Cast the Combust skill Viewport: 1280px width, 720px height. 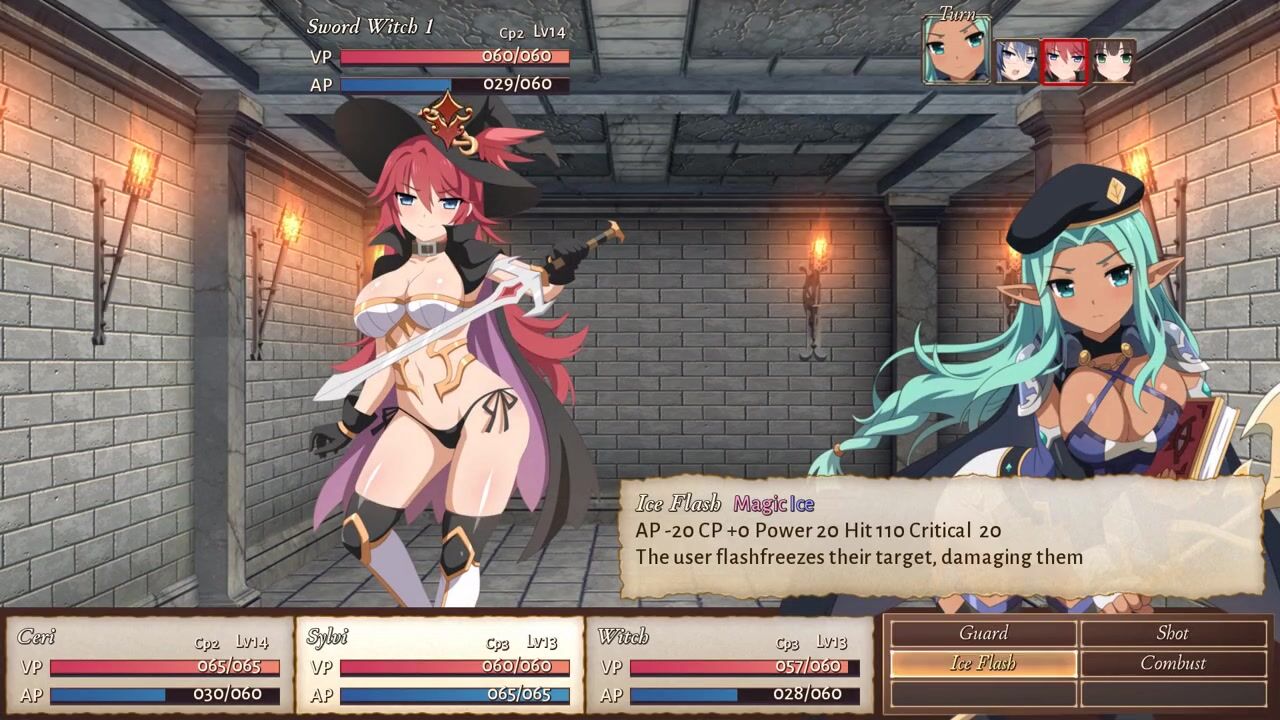[1173, 663]
